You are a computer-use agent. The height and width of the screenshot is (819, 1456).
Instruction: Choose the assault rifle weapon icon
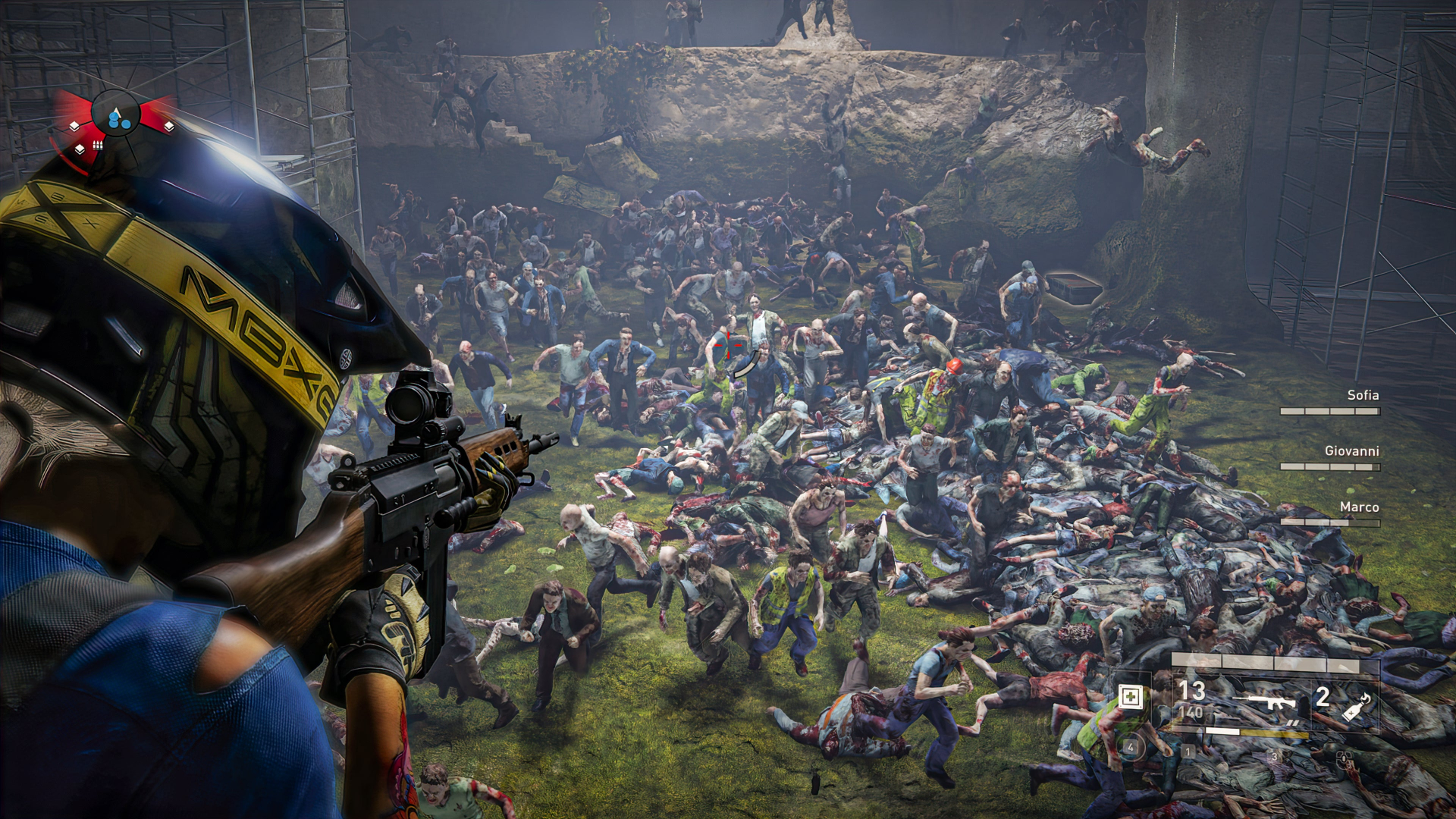point(1269,702)
